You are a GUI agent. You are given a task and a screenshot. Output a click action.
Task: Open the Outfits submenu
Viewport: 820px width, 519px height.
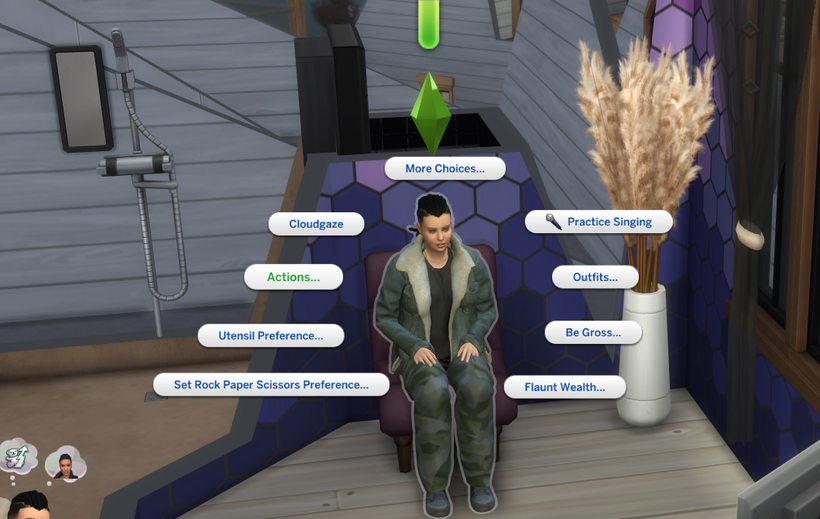click(595, 277)
